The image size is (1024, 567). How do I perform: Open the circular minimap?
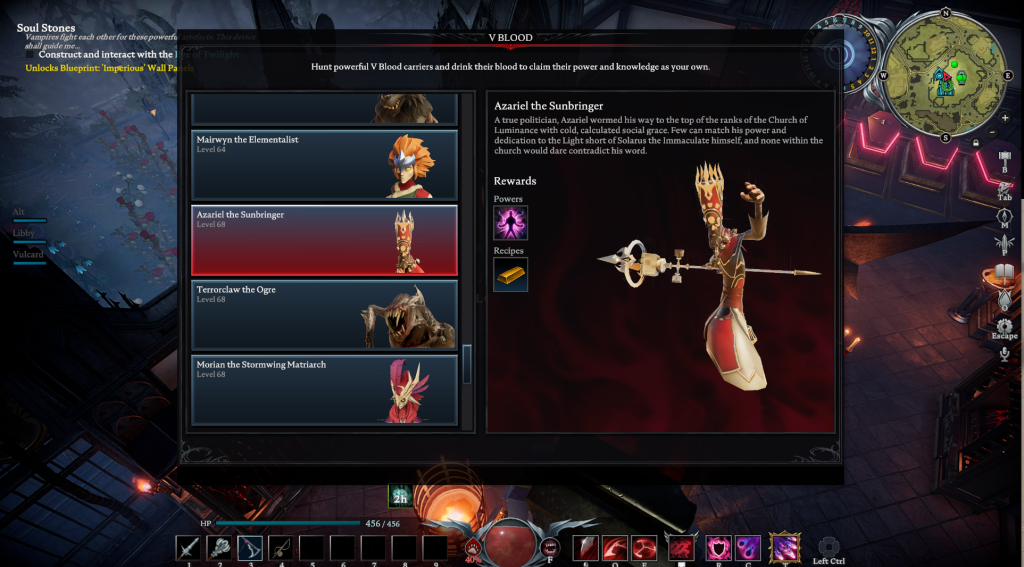[x=944, y=75]
